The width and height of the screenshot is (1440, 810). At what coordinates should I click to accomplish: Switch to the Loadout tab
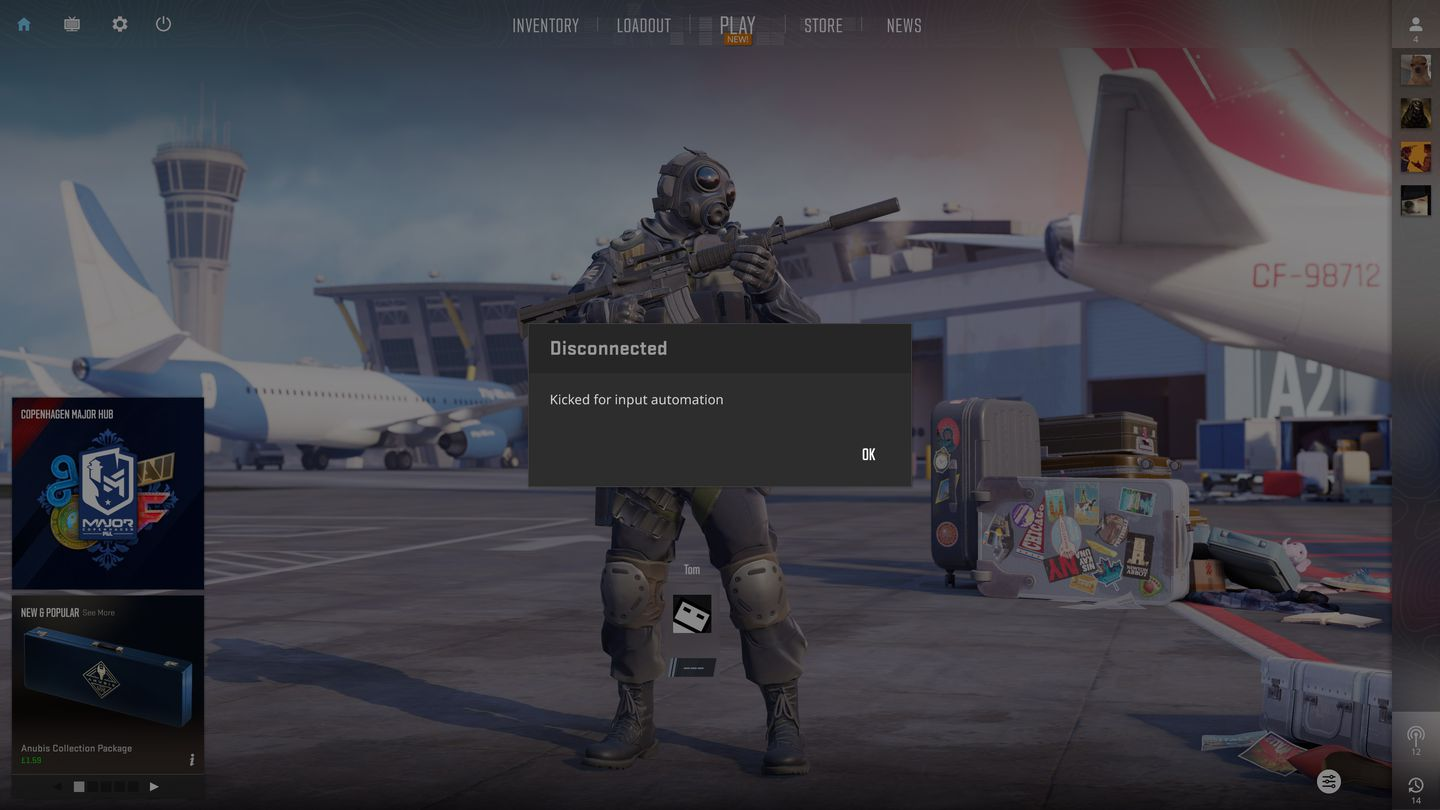click(x=643, y=26)
